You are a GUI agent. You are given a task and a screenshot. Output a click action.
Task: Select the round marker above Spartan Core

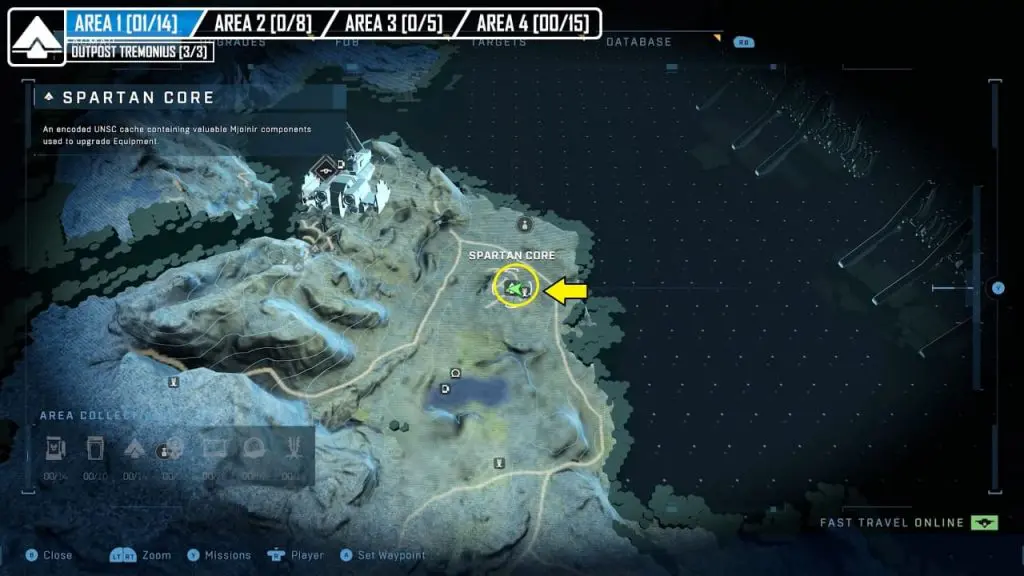[524, 225]
